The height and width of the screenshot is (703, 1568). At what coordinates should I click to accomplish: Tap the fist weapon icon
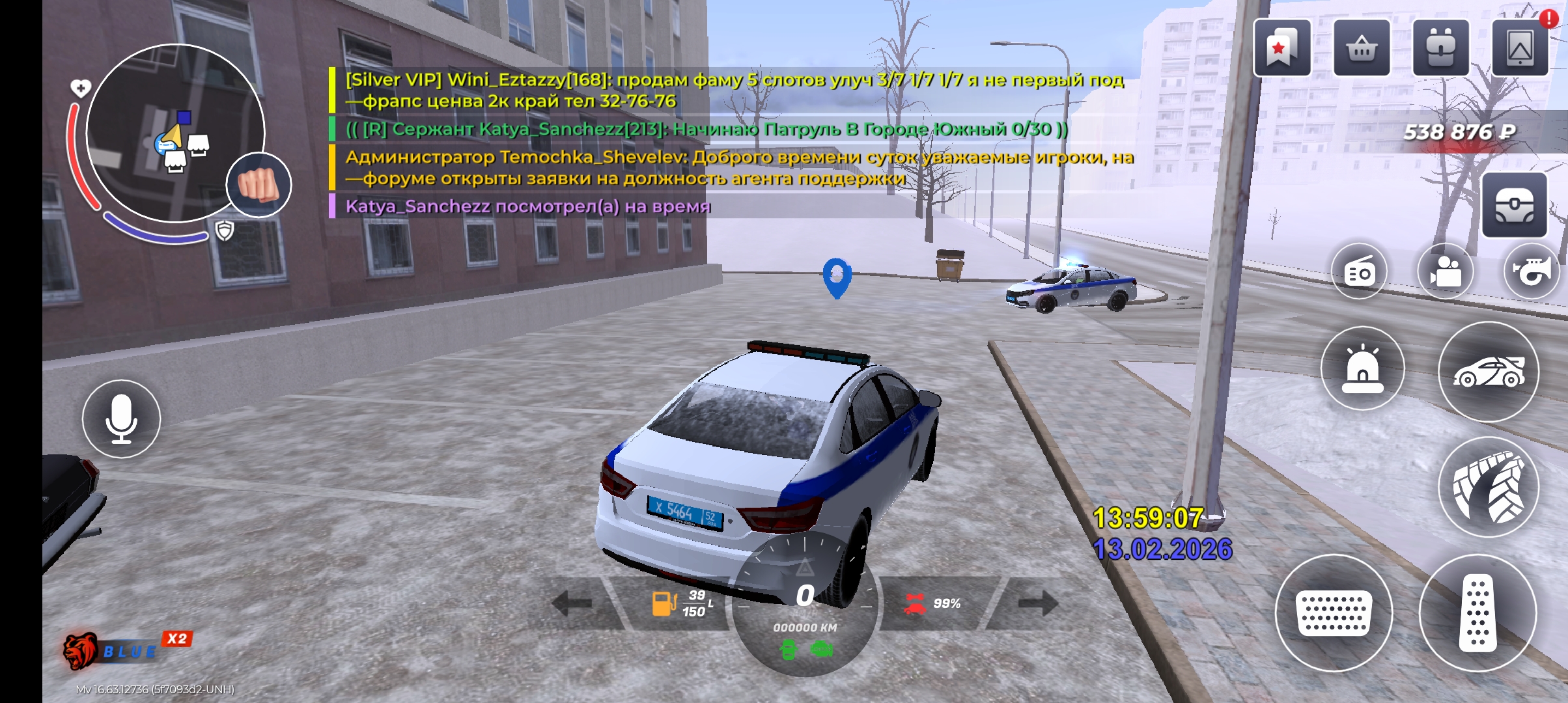[259, 185]
